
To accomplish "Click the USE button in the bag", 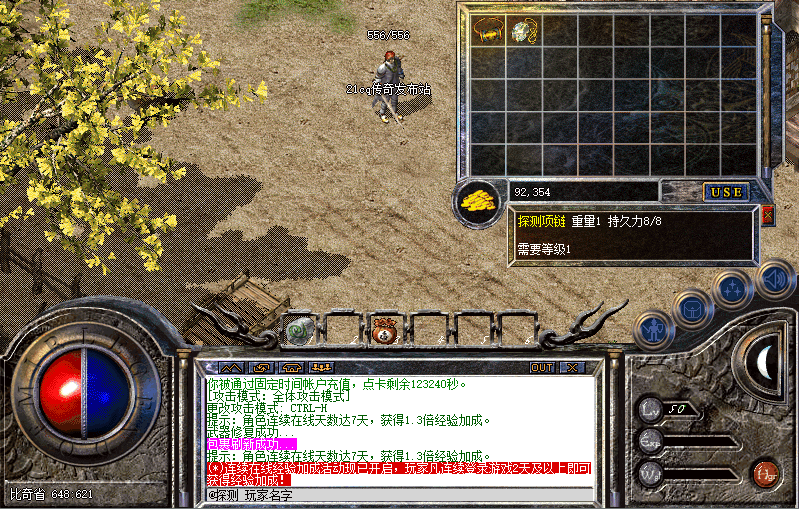I will pos(726,191).
